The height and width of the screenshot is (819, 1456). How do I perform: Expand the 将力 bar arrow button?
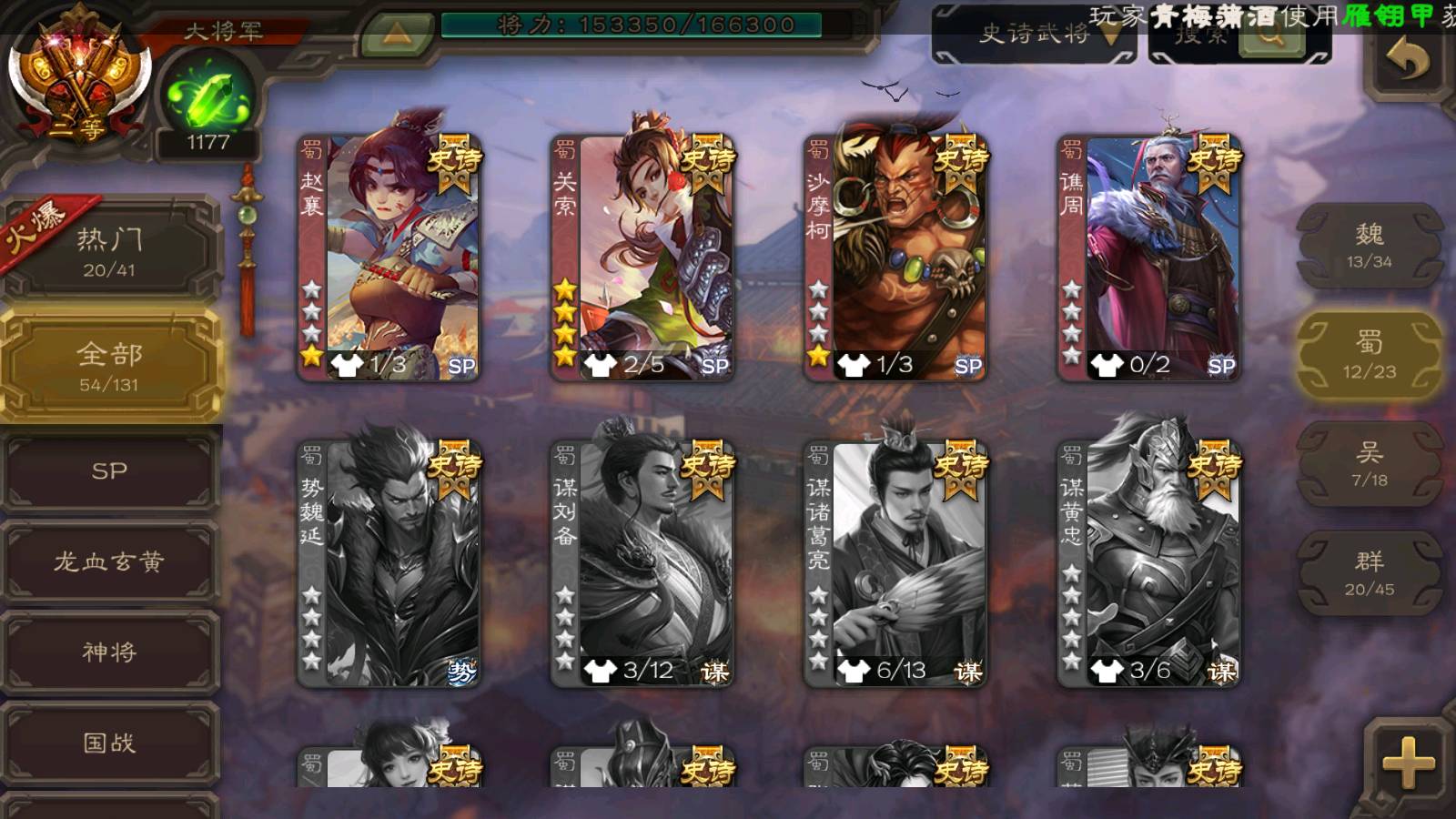coord(396,35)
